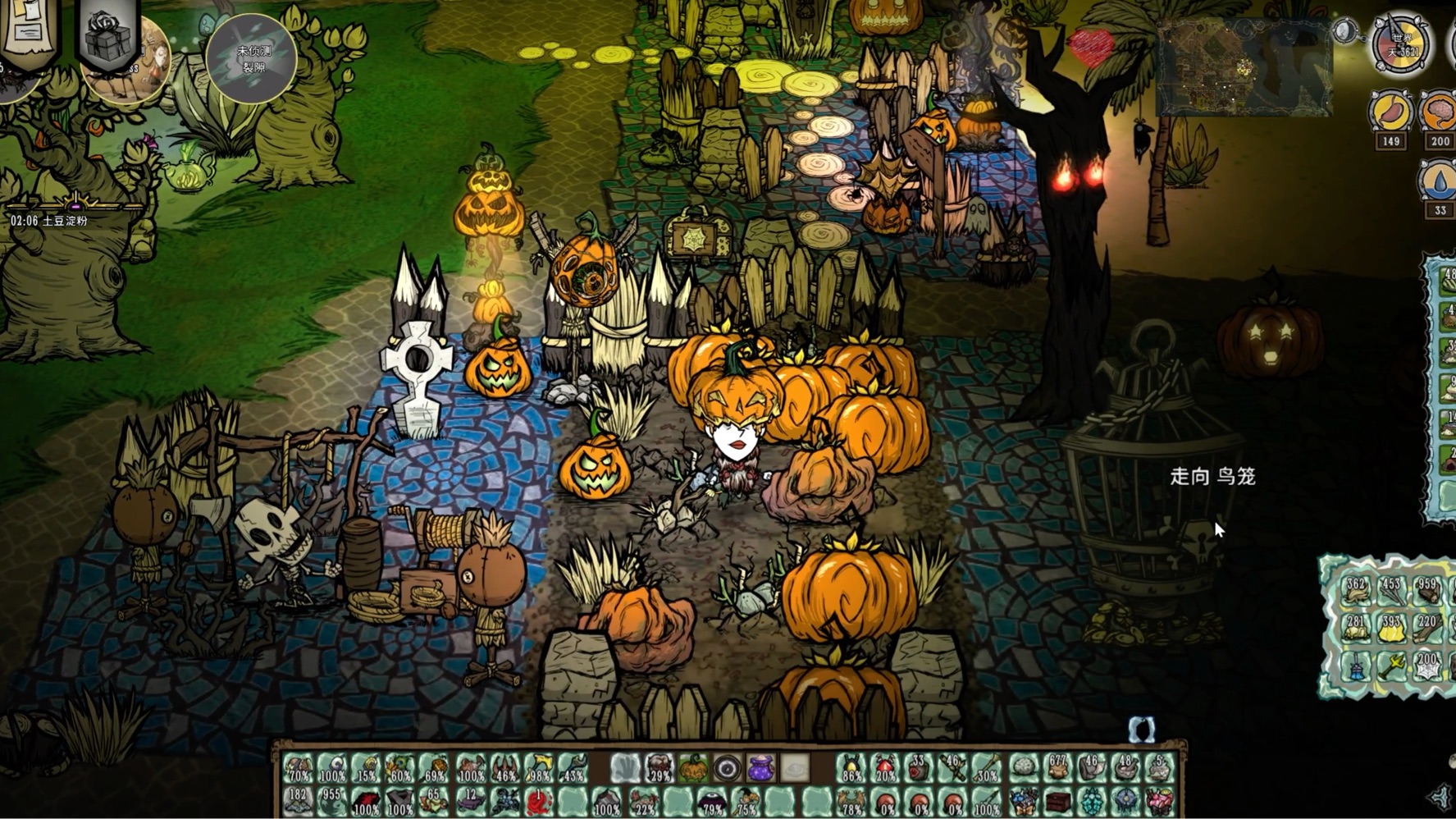Select the cut grass stack of 362
Viewport: 1456px width, 819px height.
(1356, 593)
